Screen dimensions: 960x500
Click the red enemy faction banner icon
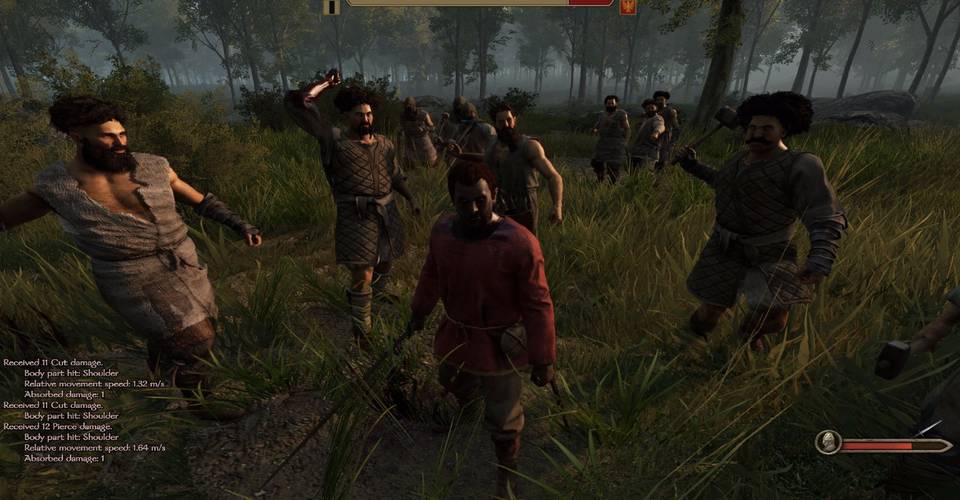(628, 6)
